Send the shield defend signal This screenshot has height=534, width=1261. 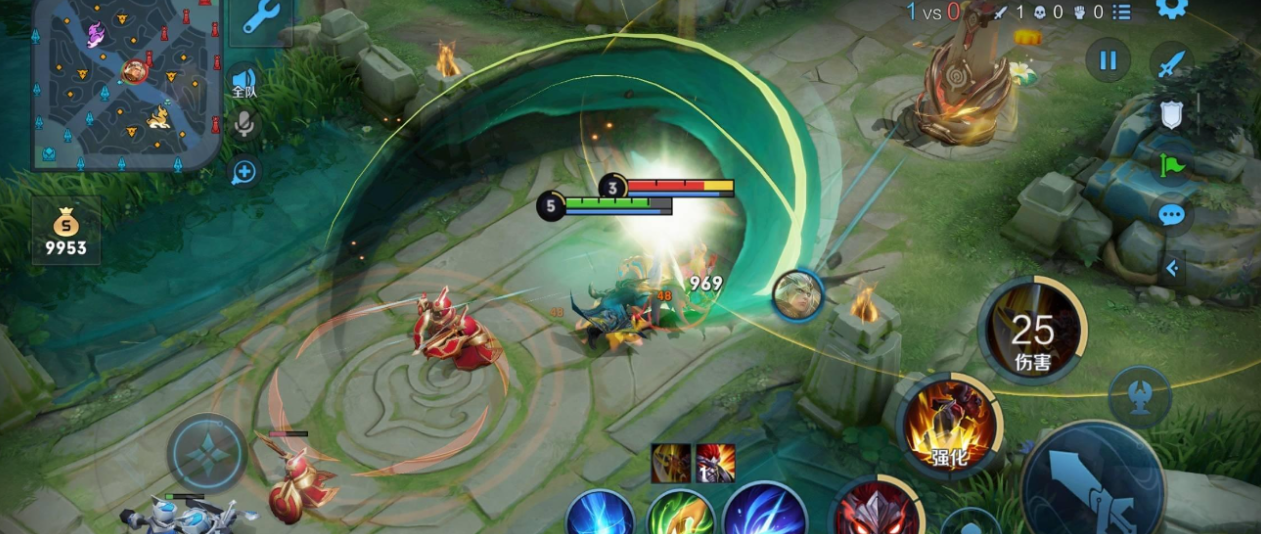click(1171, 115)
